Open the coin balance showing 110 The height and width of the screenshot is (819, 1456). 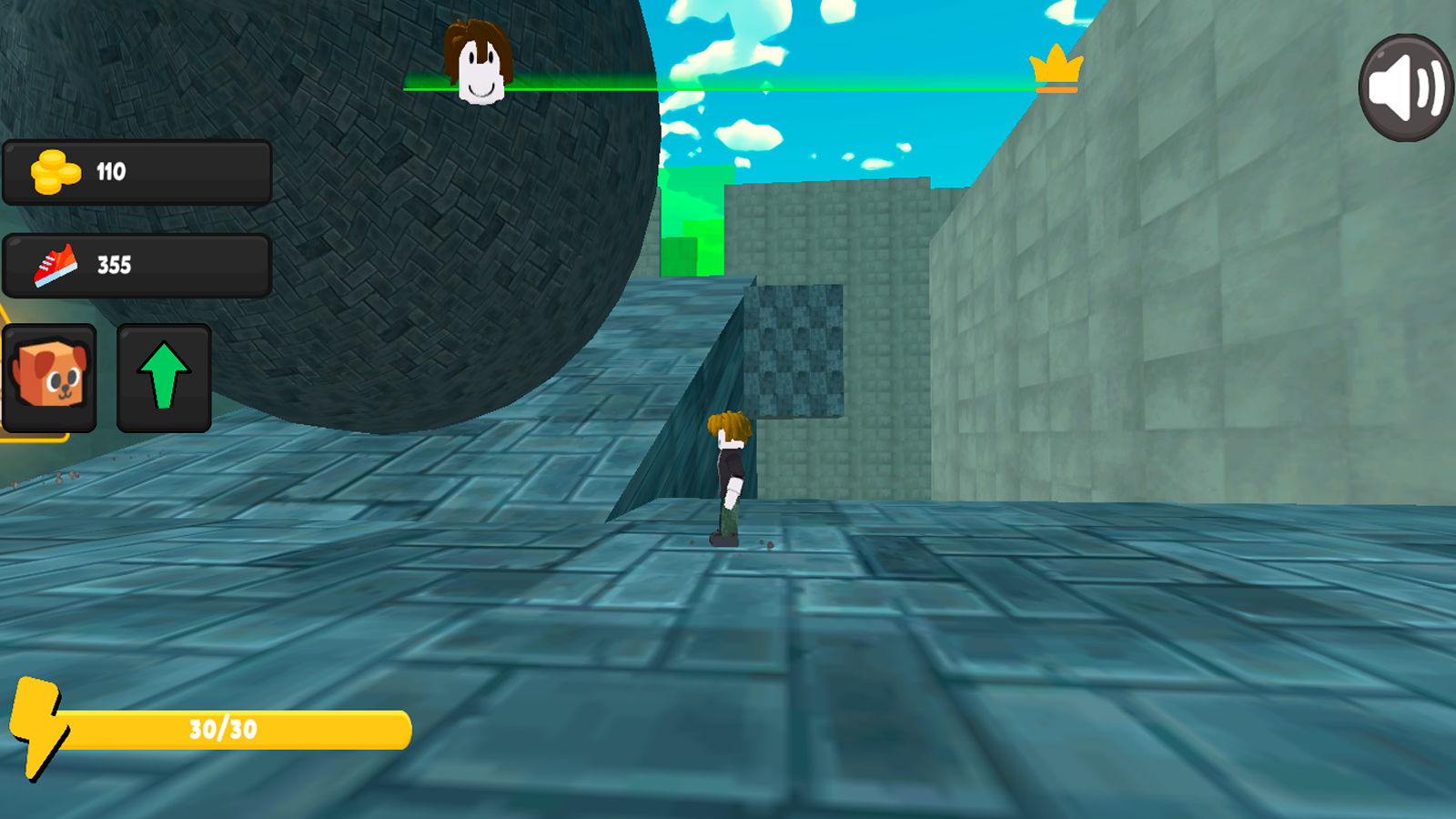click(x=136, y=172)
